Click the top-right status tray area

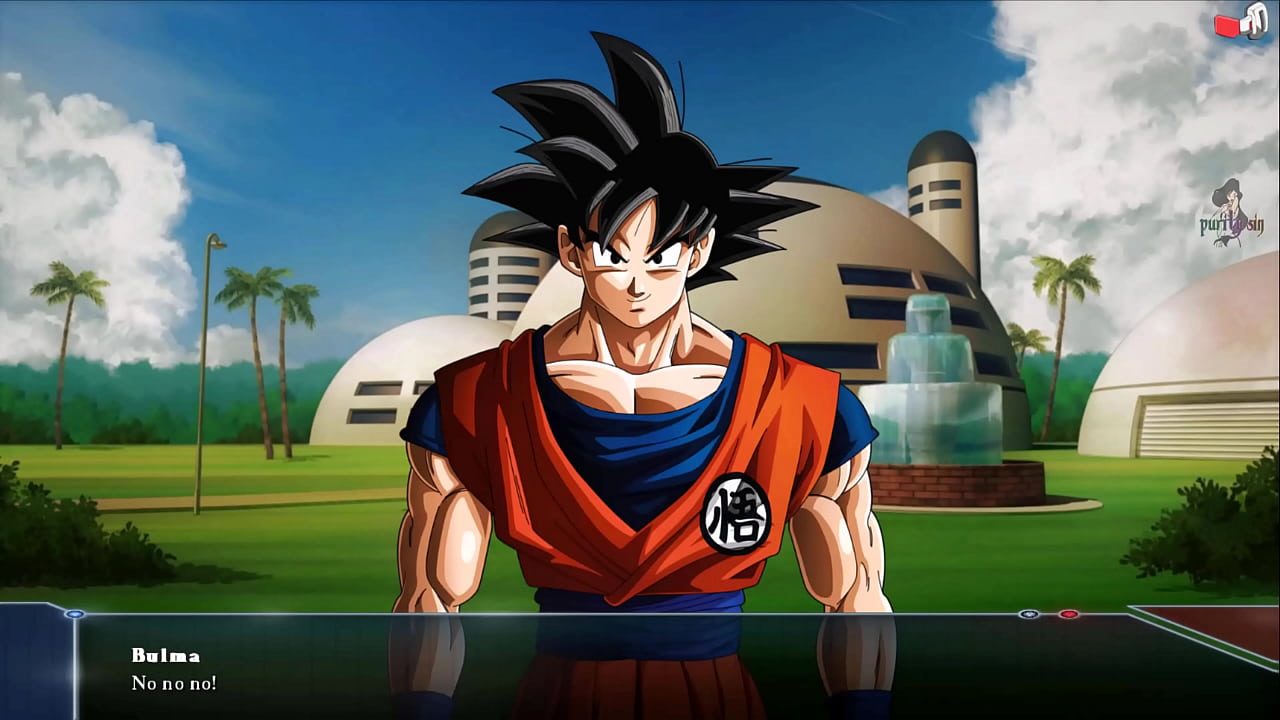[x=1238, y=25]
